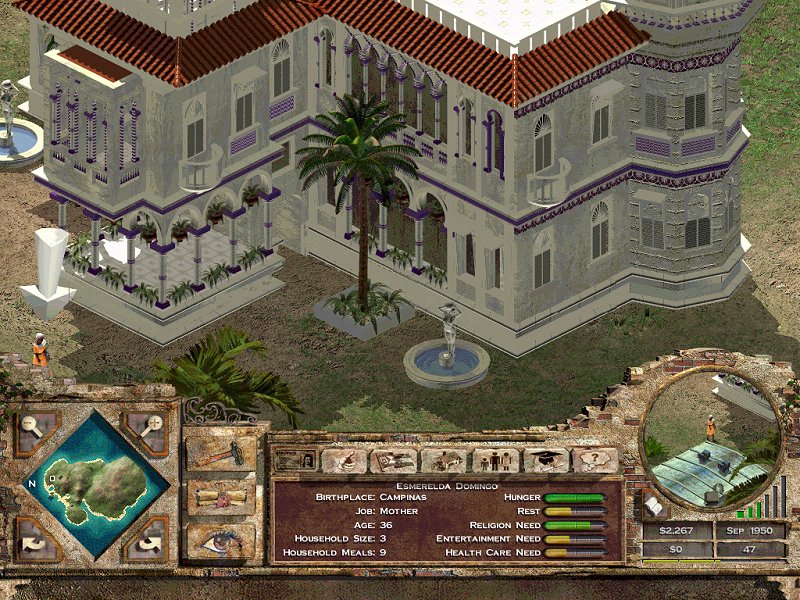Image resolution: width=800 pixels, height=600 pixels.
Task: Select the ID card overview tab
Action: pos(293,460)
